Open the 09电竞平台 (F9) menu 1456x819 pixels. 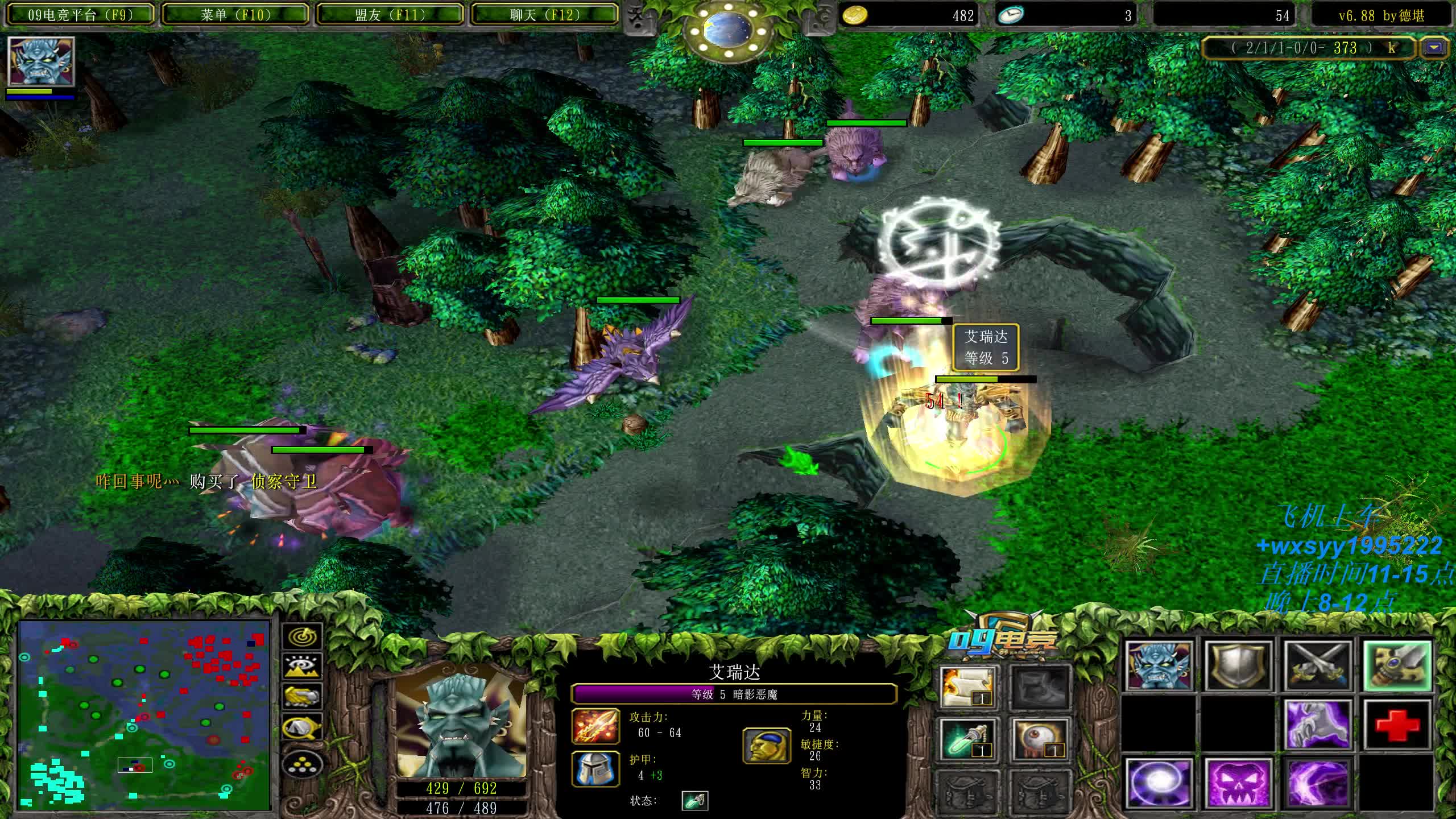pos(80,15)
